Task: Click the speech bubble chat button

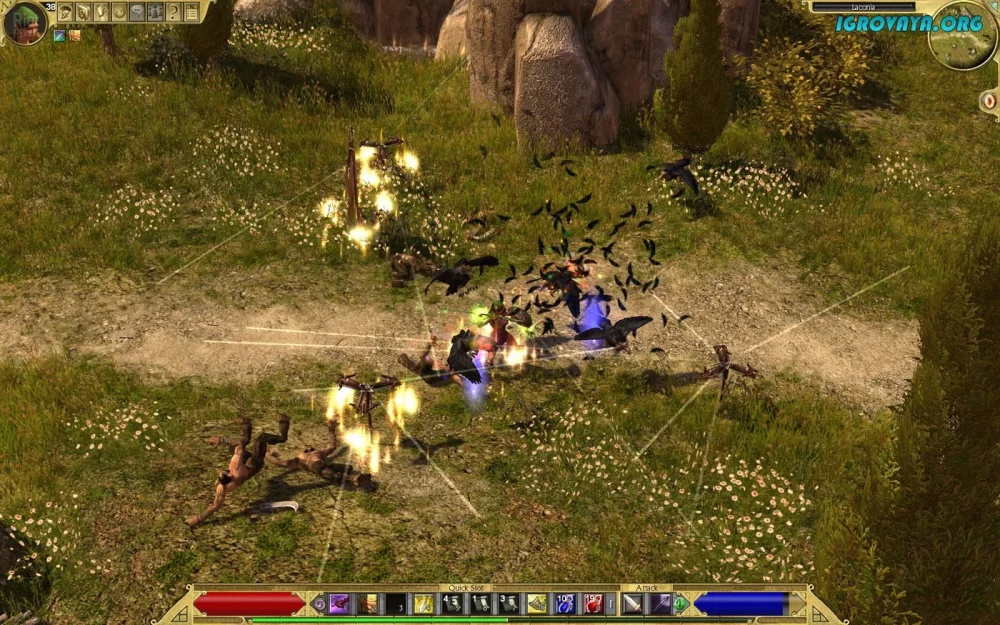Action: pyautogui.click(x=137, y=12)
